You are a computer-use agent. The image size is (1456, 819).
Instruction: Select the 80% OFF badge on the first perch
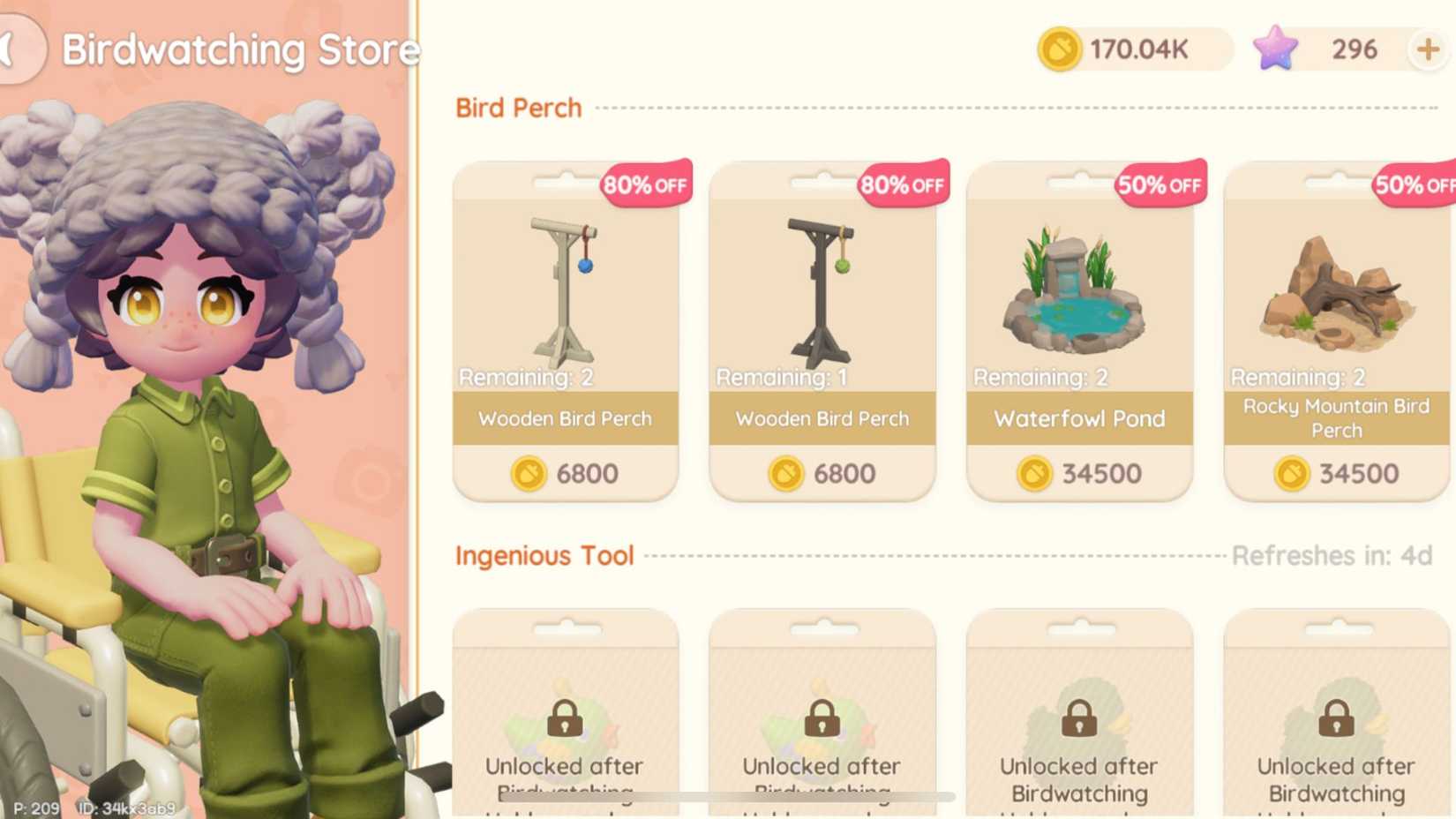point(645,185)
